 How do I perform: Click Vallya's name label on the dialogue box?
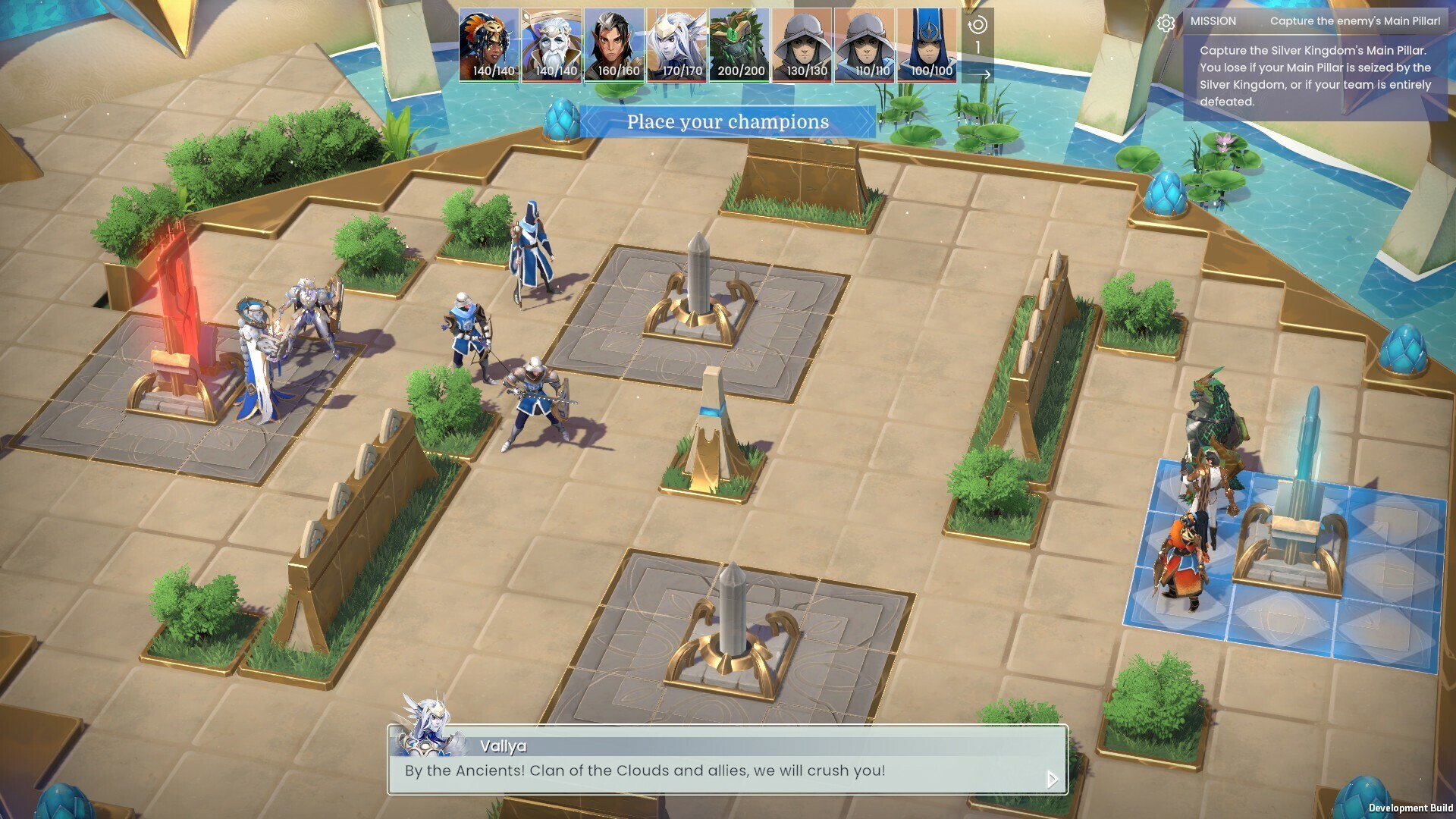(502, 746)
